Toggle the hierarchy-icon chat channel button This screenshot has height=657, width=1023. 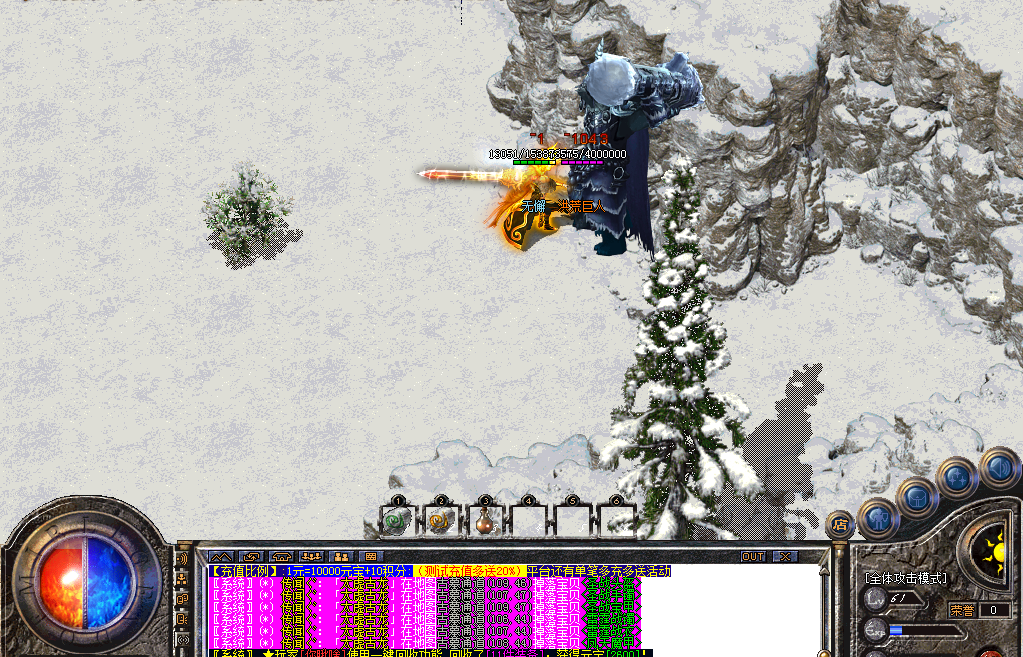click(182, 577)
